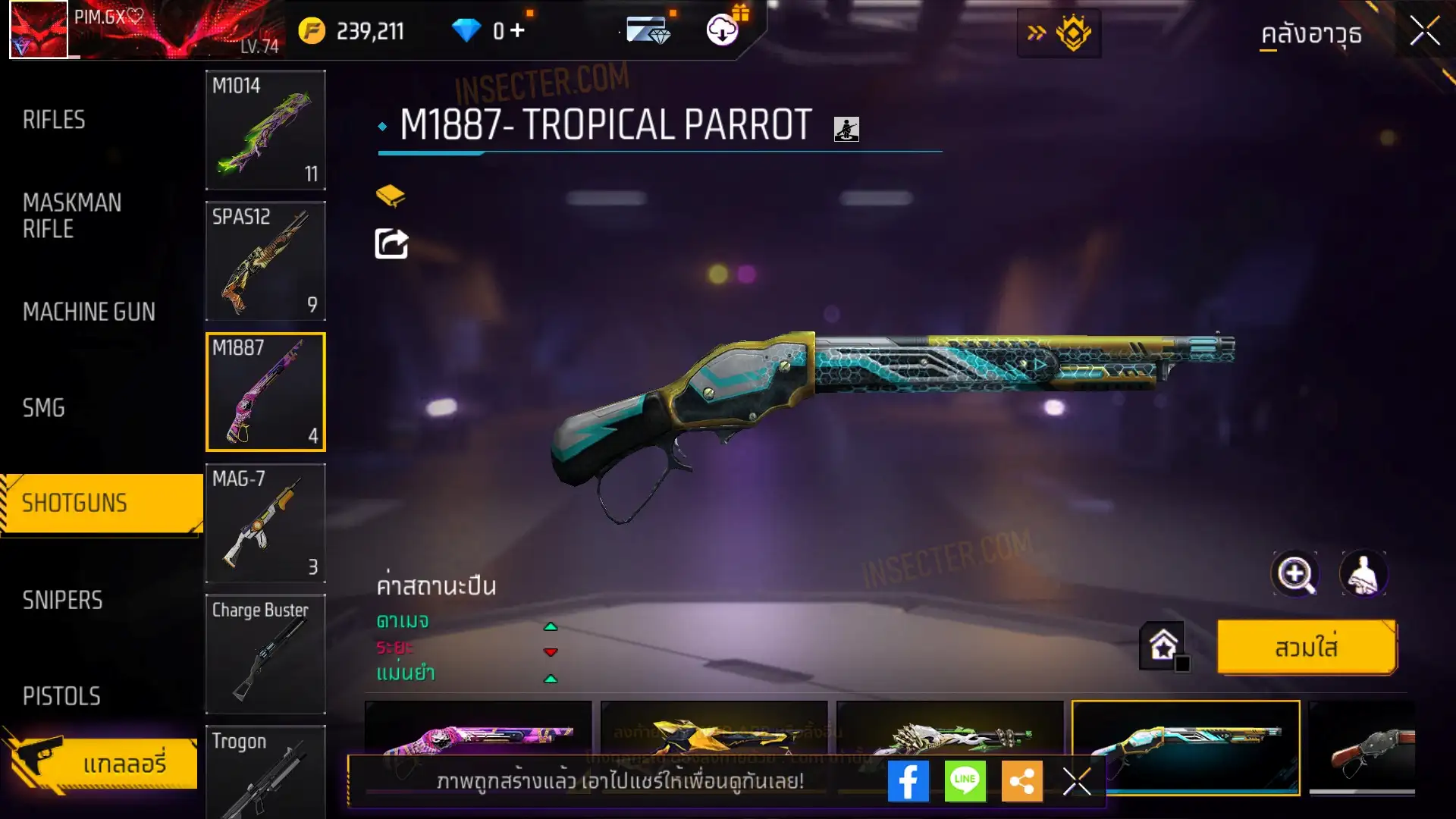Equip the skin with the yellow สวมใส่ button
Screen dimensions: 1456x819
click(1306, 648)
